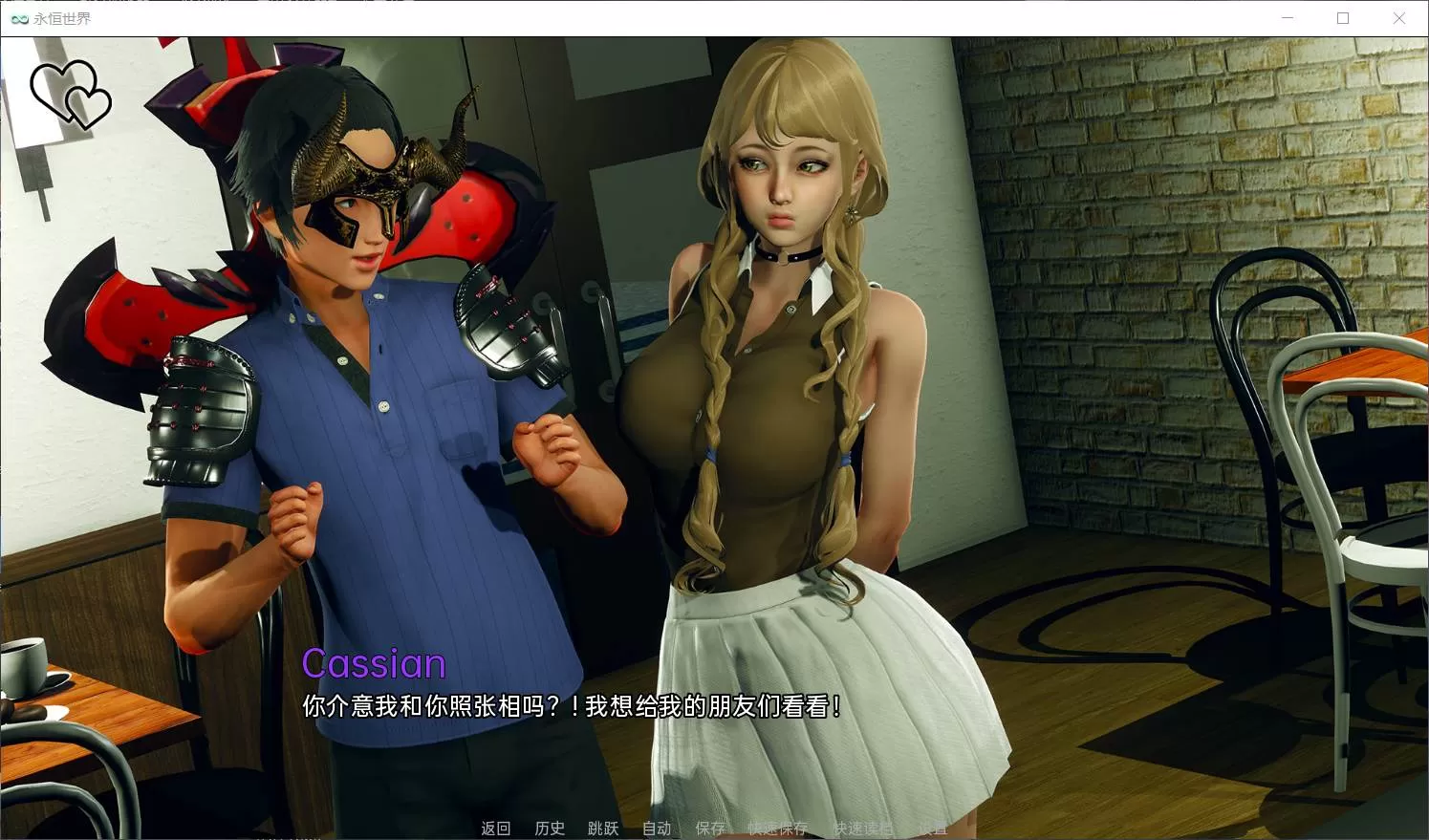This screenshot has width=1429, height=840.
Task: Go back one line using 返回
Action: click(495, 828)
